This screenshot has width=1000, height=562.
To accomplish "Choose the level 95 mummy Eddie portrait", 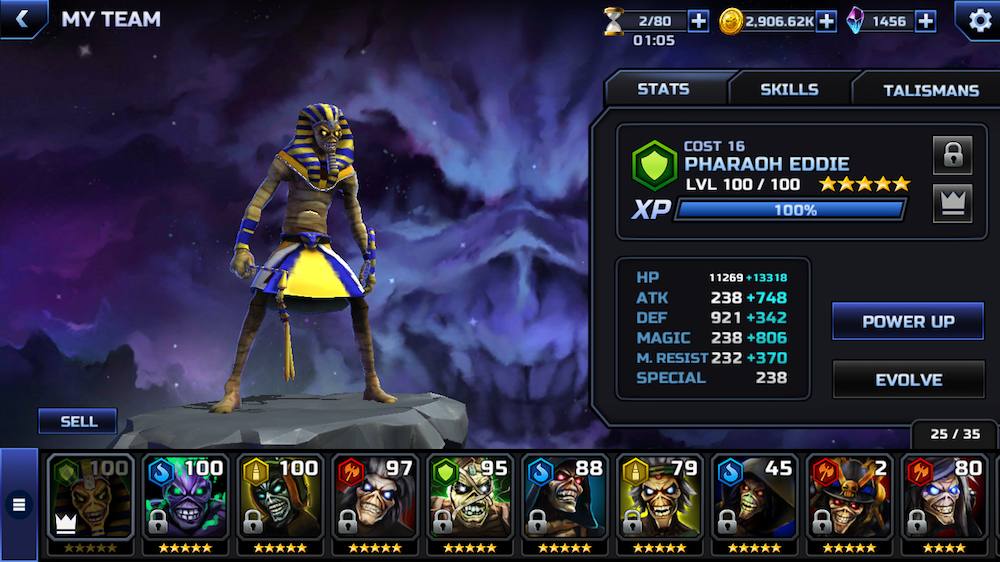I will [468, 498].
